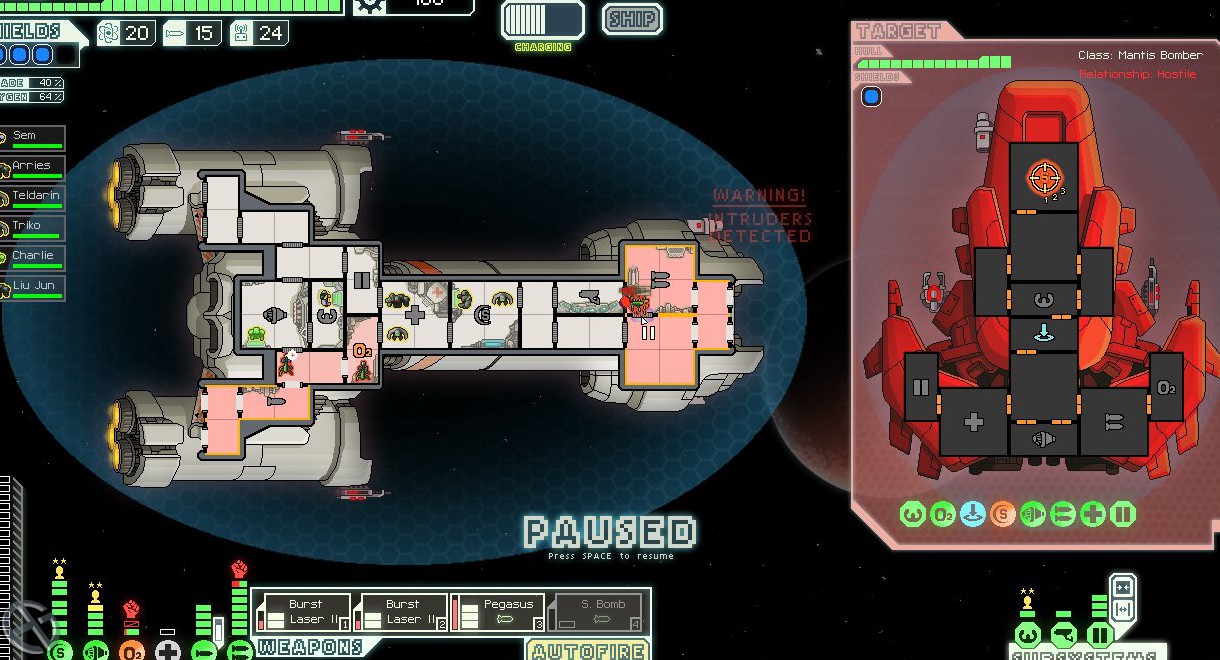Click the sensors subsystem camera icon
Image resolution: width=1220 pixels, height=660 pixels.
[x=1063, y=635]
